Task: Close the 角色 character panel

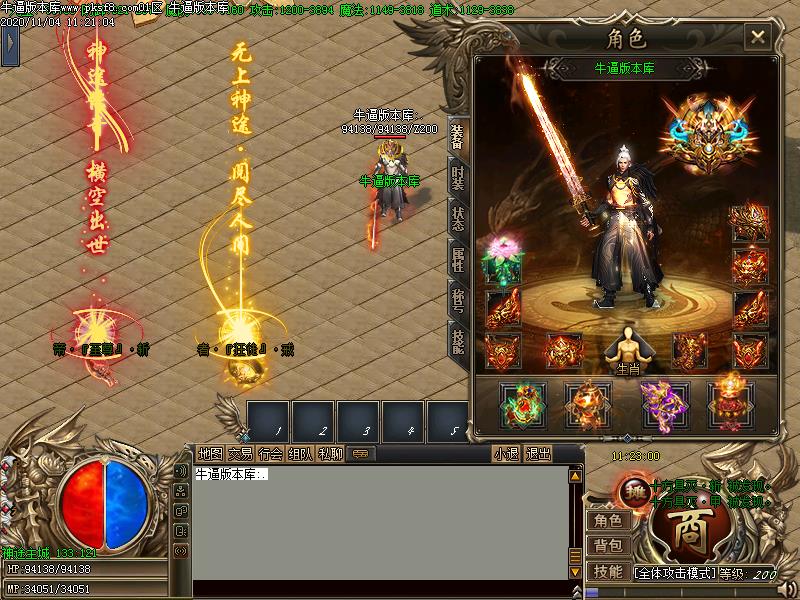Action: click(x=758, y=37)
